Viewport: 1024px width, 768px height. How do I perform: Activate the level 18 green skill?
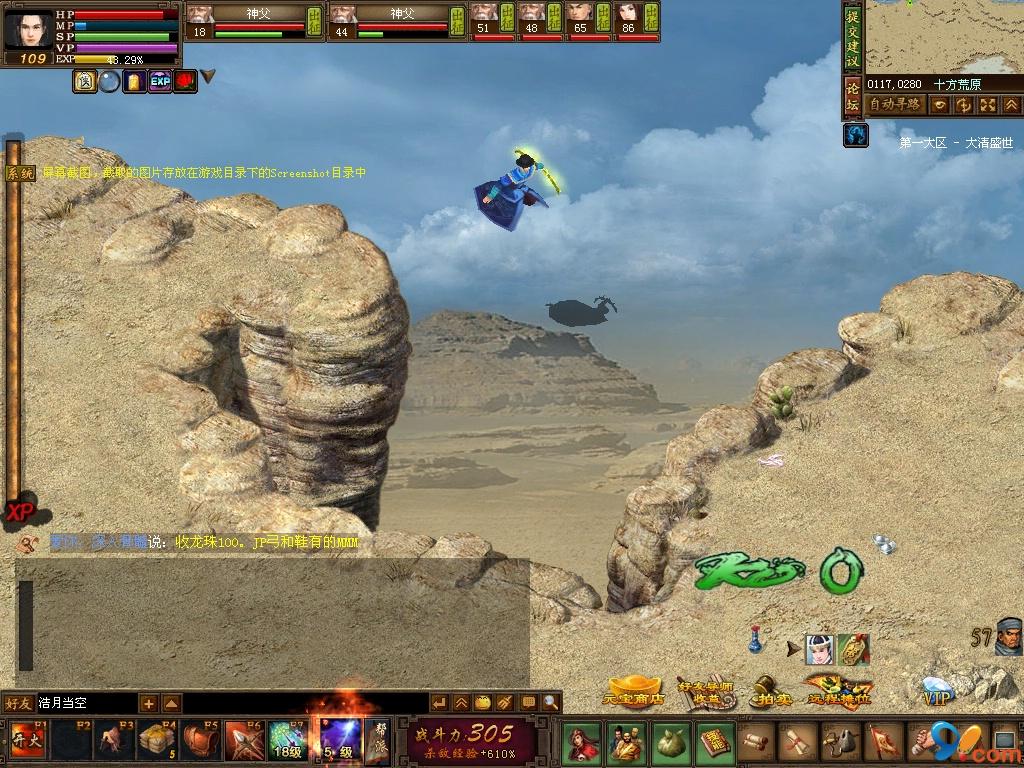pyautogui.click(x=286, y=741)
